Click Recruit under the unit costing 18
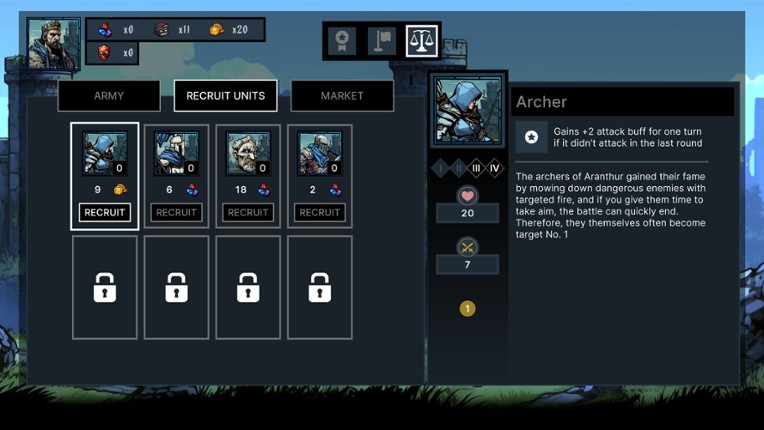This screenshot has width=764, height=430. click(248, 212)
